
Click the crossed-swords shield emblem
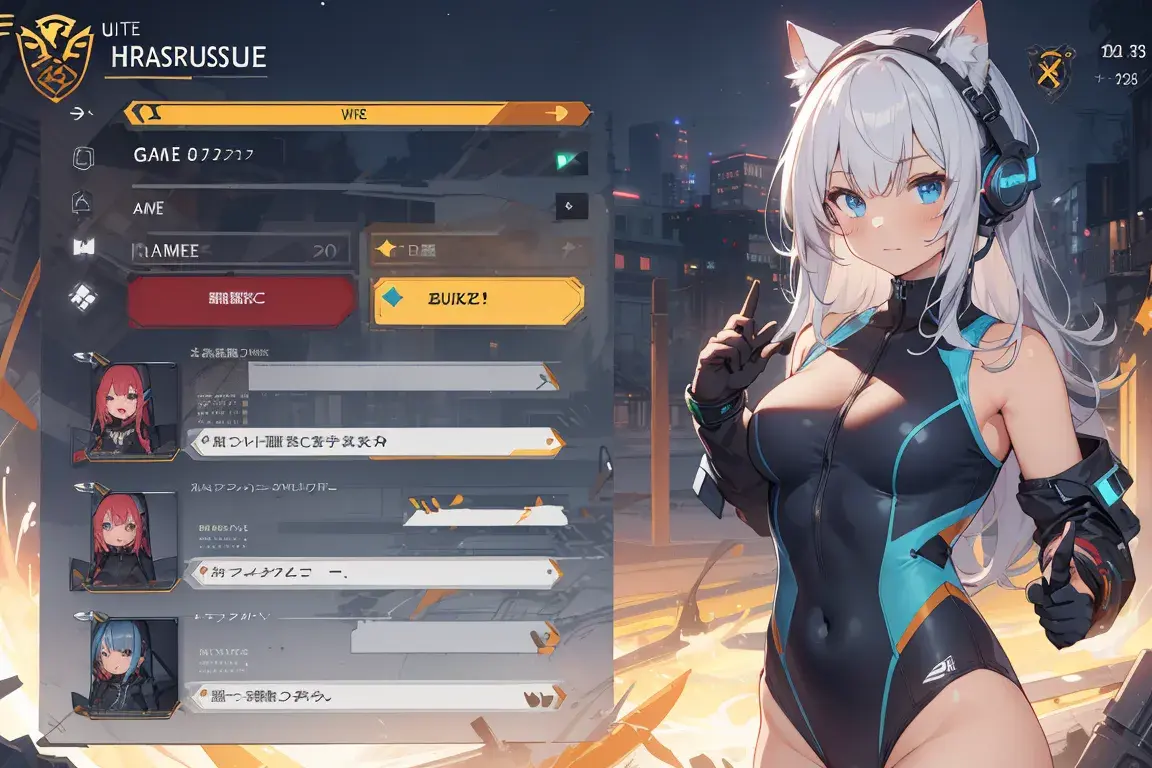[1051, 72]
